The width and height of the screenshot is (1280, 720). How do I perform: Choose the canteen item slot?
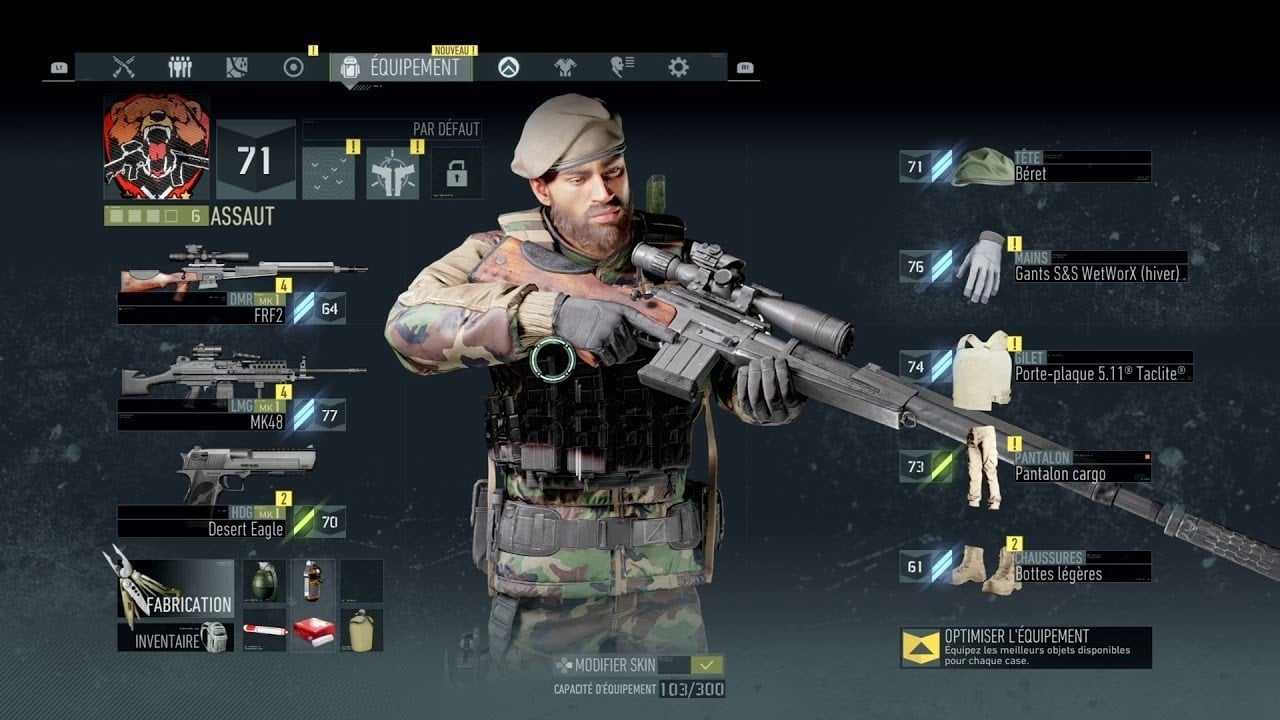pyautogui.click(x=361, y=630)
